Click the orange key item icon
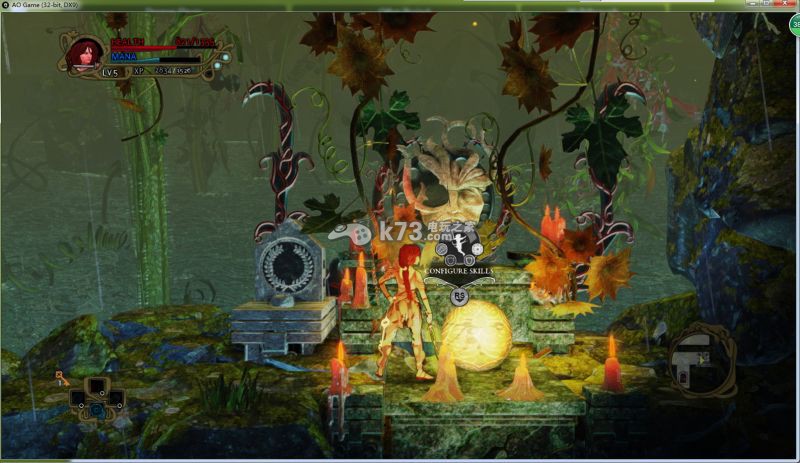Image resolution: width=800 pixels, height=463 pixels. 62,378
